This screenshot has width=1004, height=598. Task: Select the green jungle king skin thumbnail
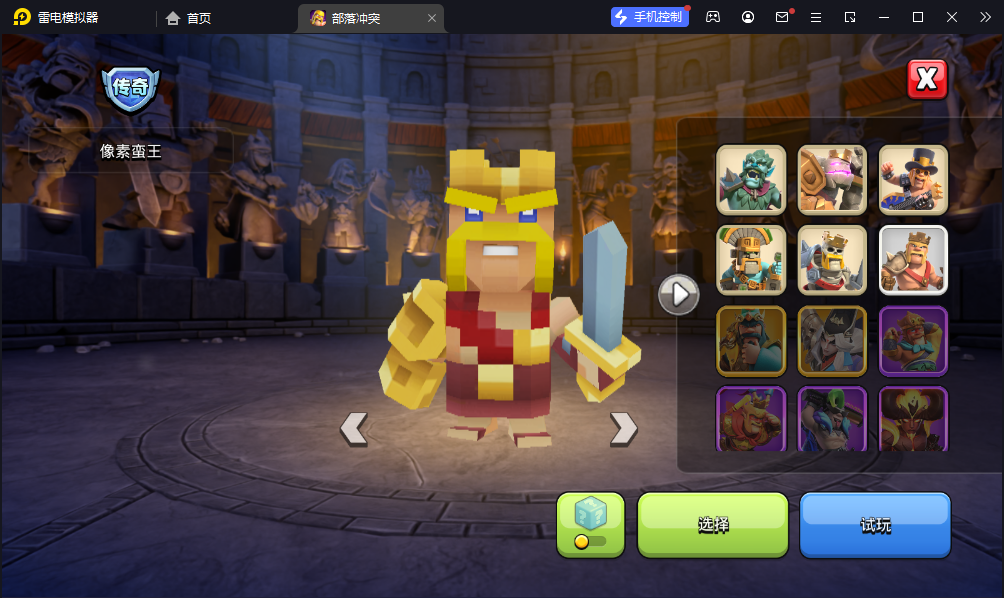point(751,180)
